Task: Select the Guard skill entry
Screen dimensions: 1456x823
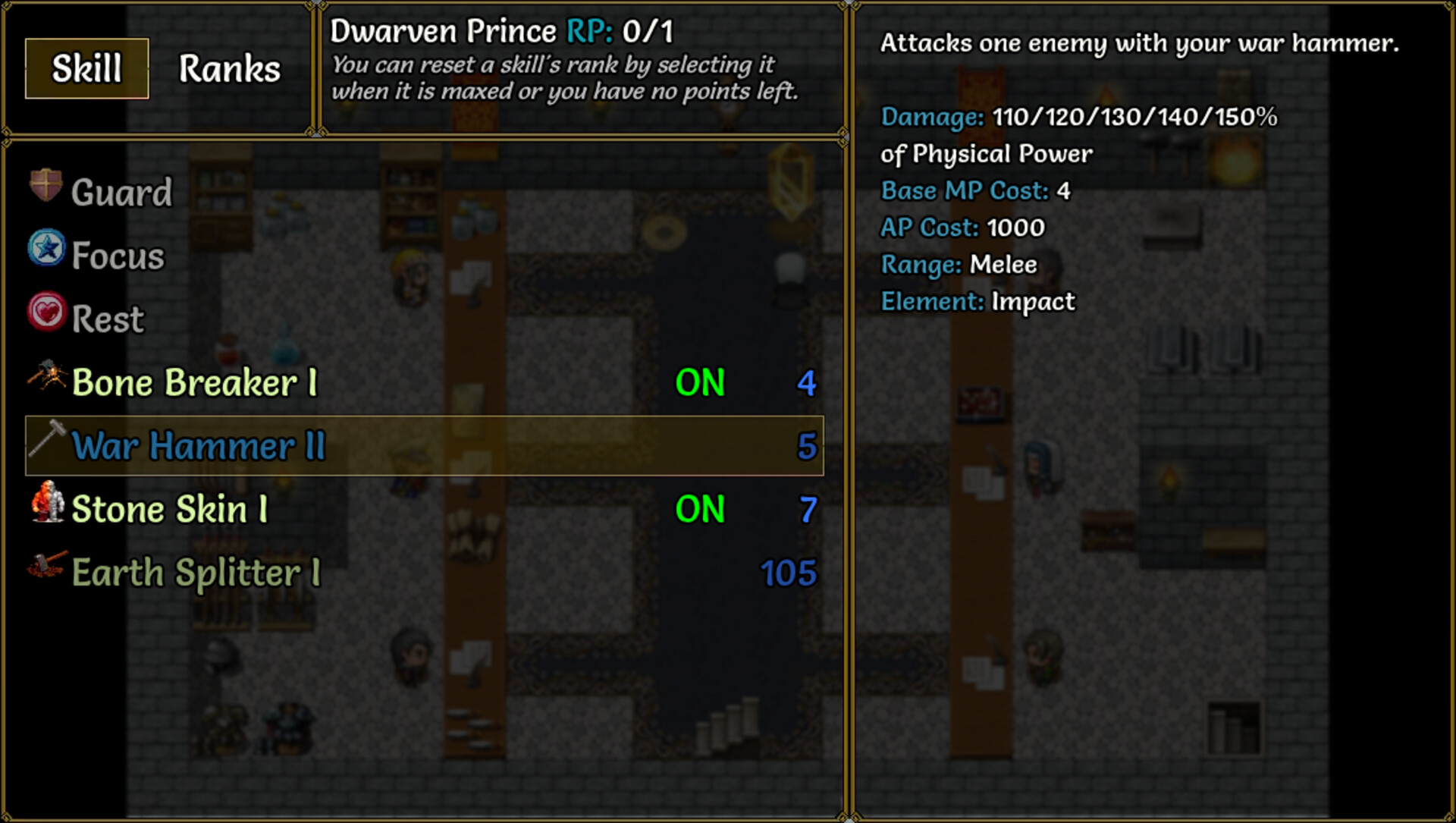Action: (x=121, y=191)
